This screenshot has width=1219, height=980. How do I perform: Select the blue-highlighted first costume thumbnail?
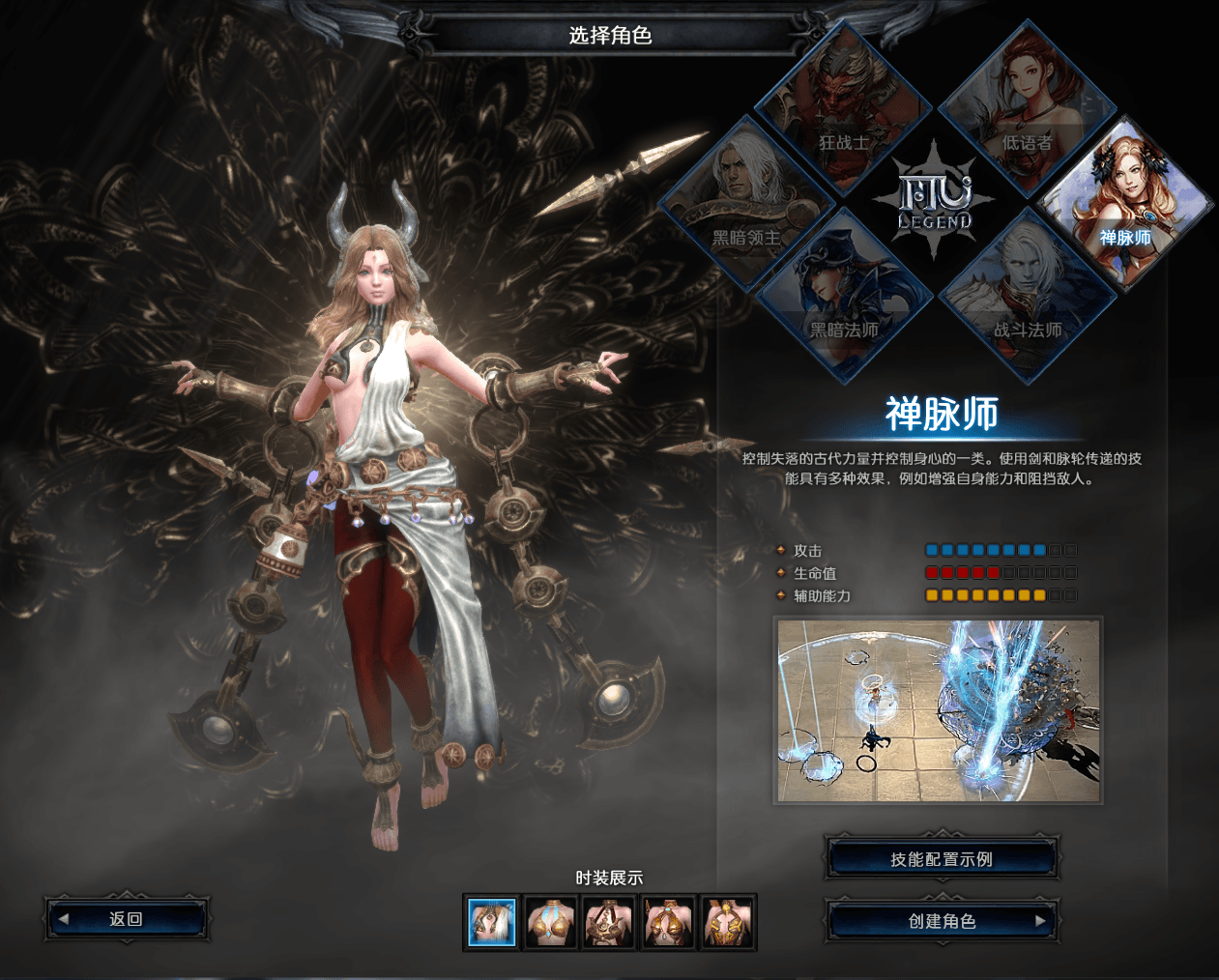(x=492, y=922)
